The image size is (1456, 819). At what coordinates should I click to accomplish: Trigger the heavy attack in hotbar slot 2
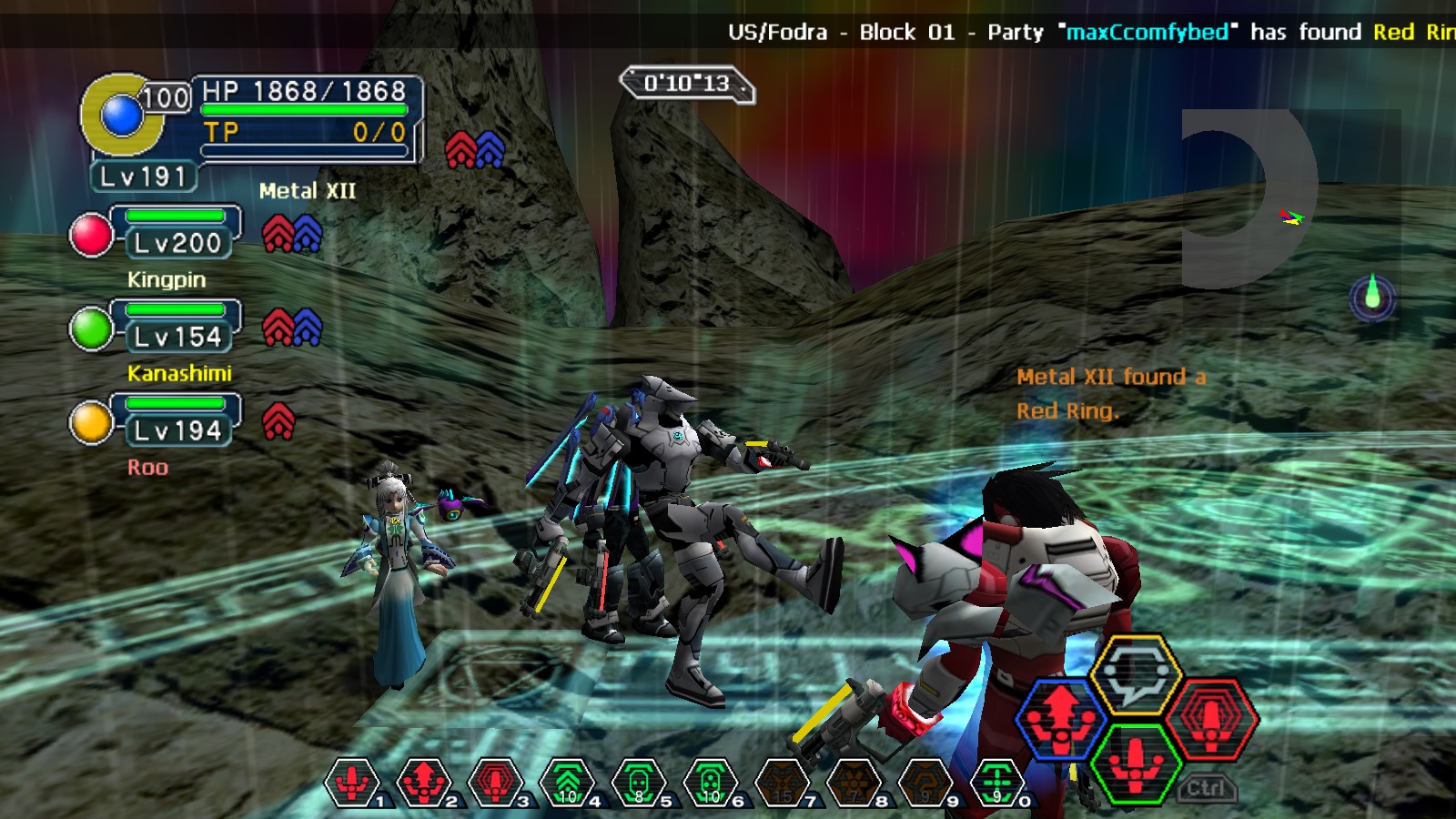pos(424,781)
